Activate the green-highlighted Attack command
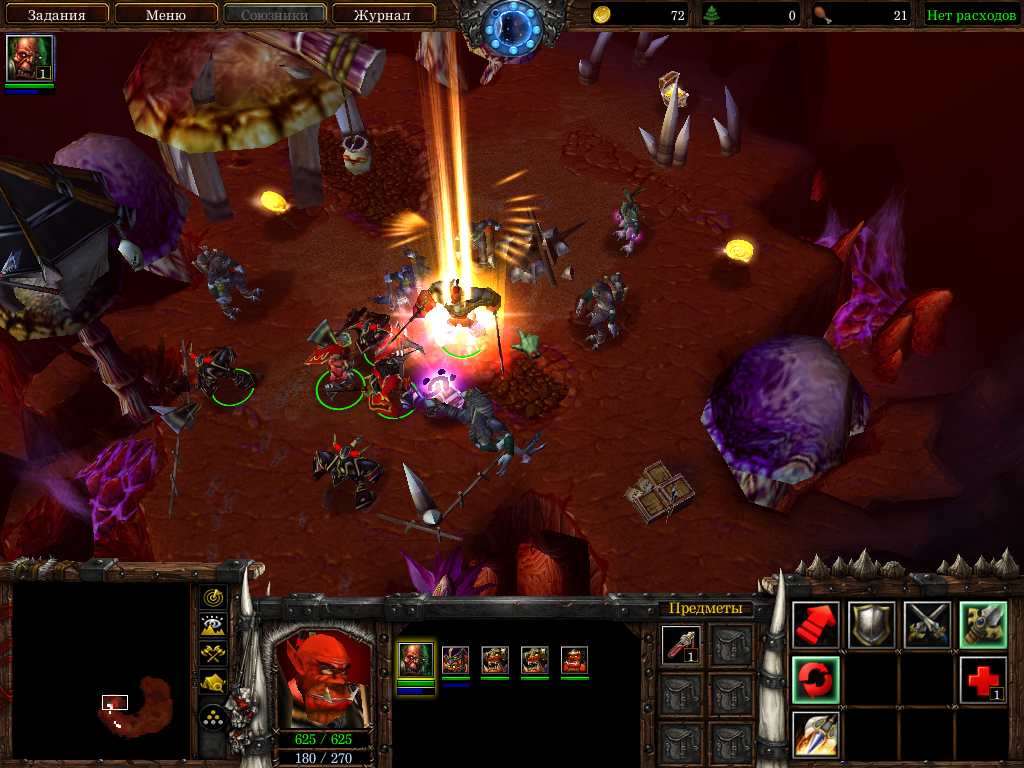The width and height of the screenshot is (1024, 768). pos(982,624)
